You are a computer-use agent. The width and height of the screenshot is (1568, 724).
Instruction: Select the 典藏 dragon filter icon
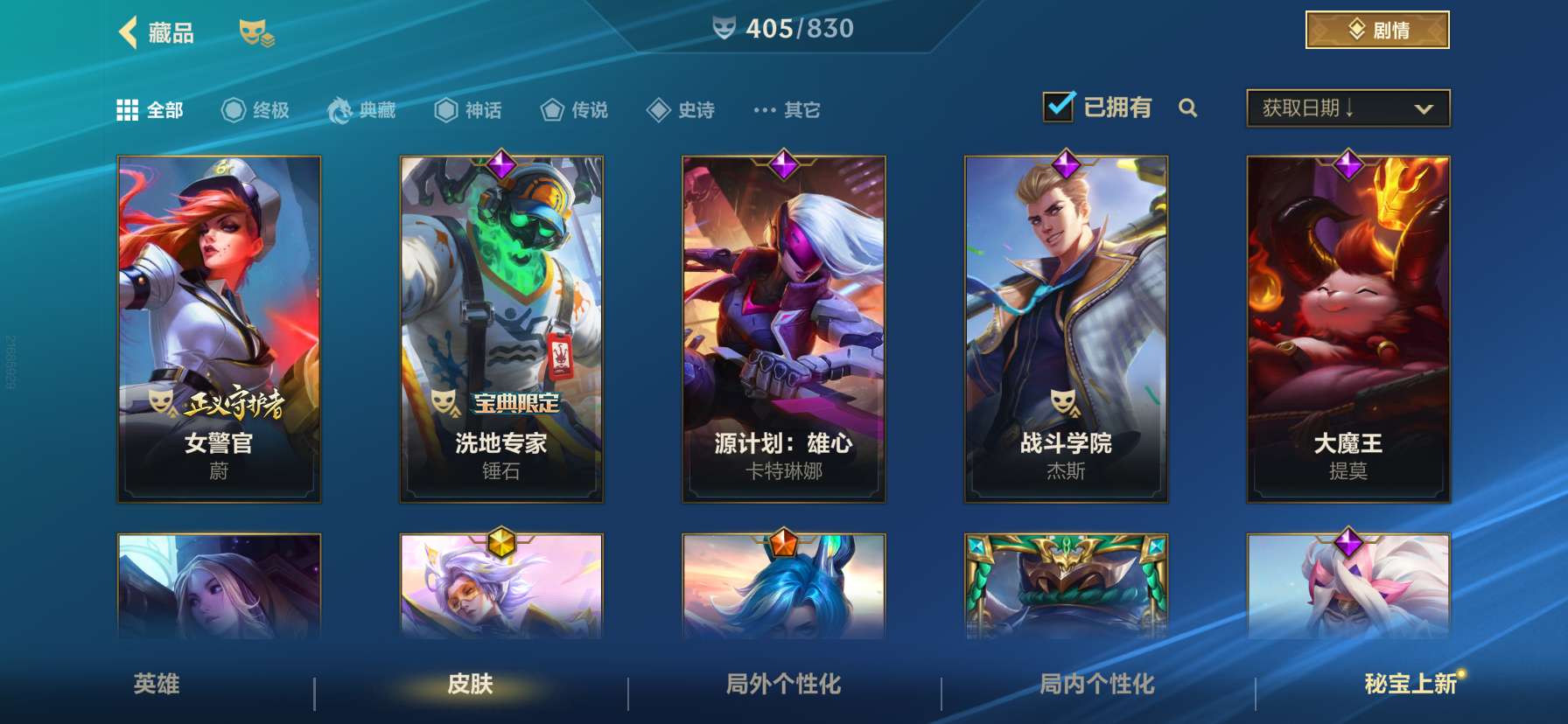point(339,108)
